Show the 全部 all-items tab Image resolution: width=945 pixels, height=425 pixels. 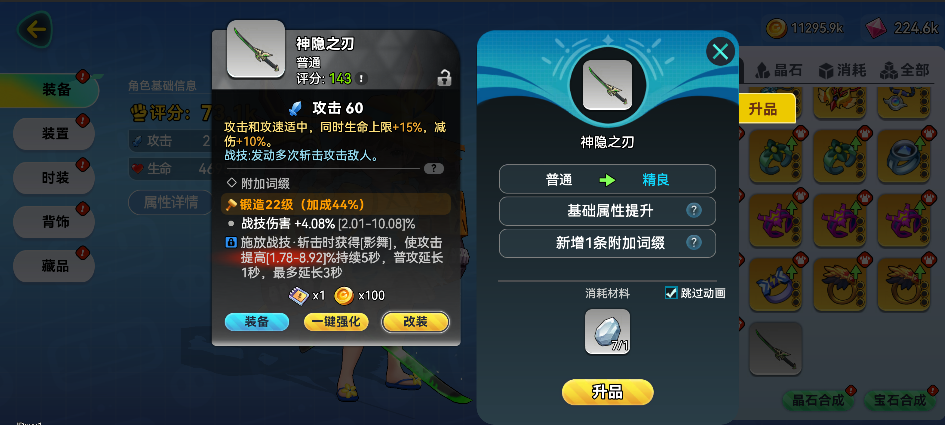click(x=905, y=71)
